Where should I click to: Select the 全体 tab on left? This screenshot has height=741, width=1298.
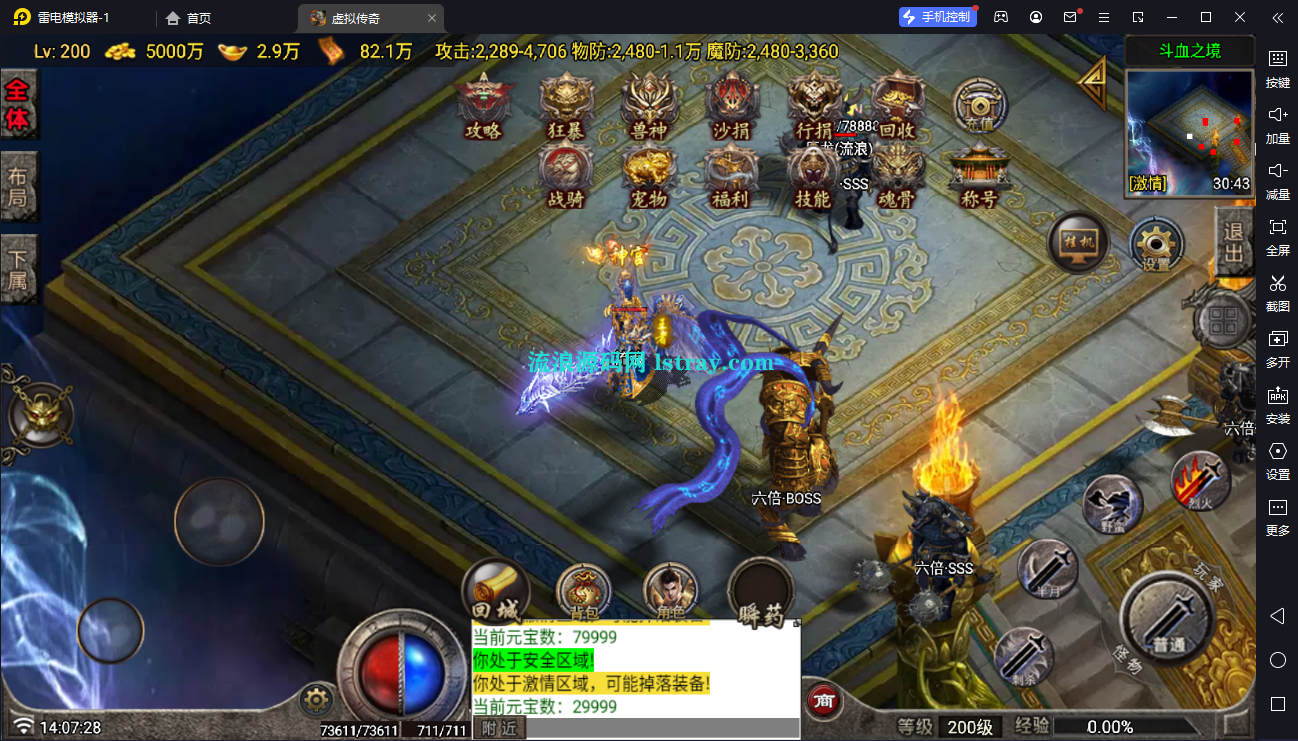18,105
